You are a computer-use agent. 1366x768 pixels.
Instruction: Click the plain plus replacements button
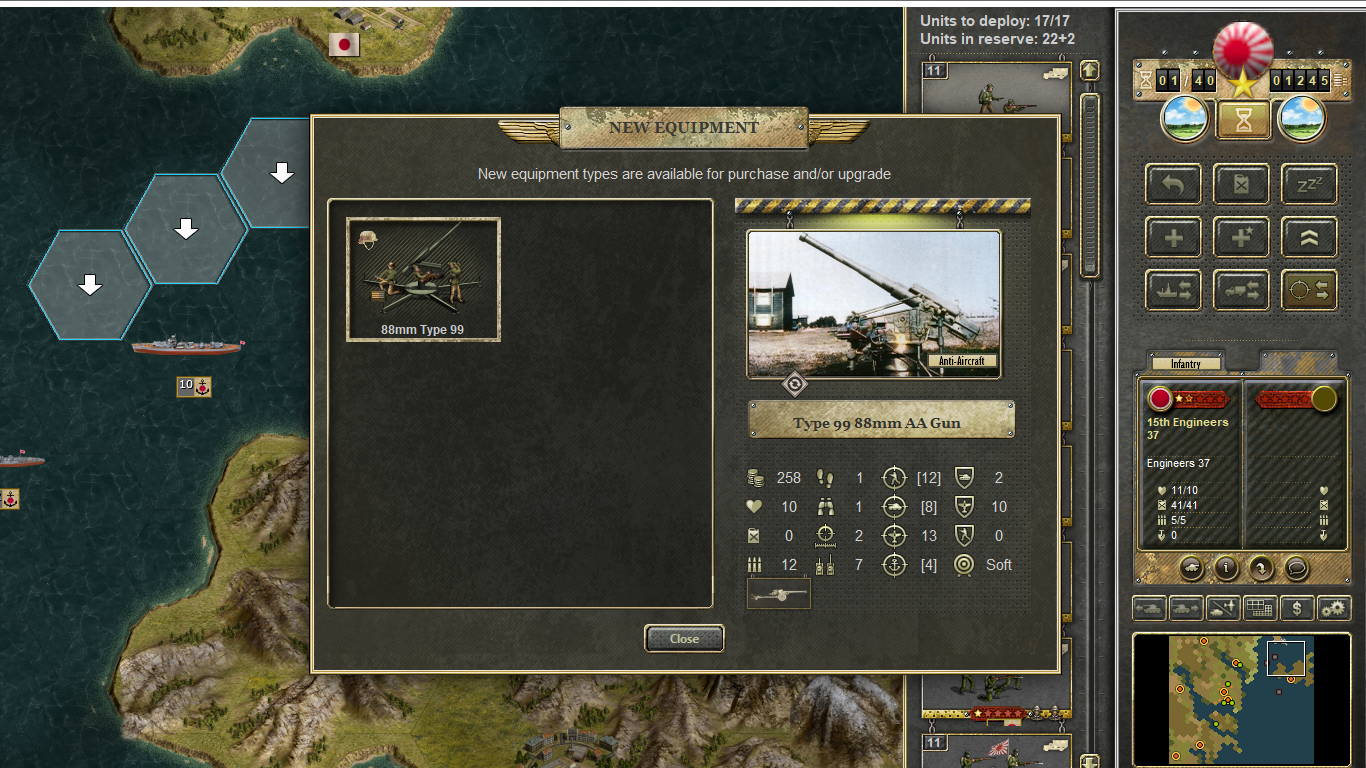(x=1173, y=237)
